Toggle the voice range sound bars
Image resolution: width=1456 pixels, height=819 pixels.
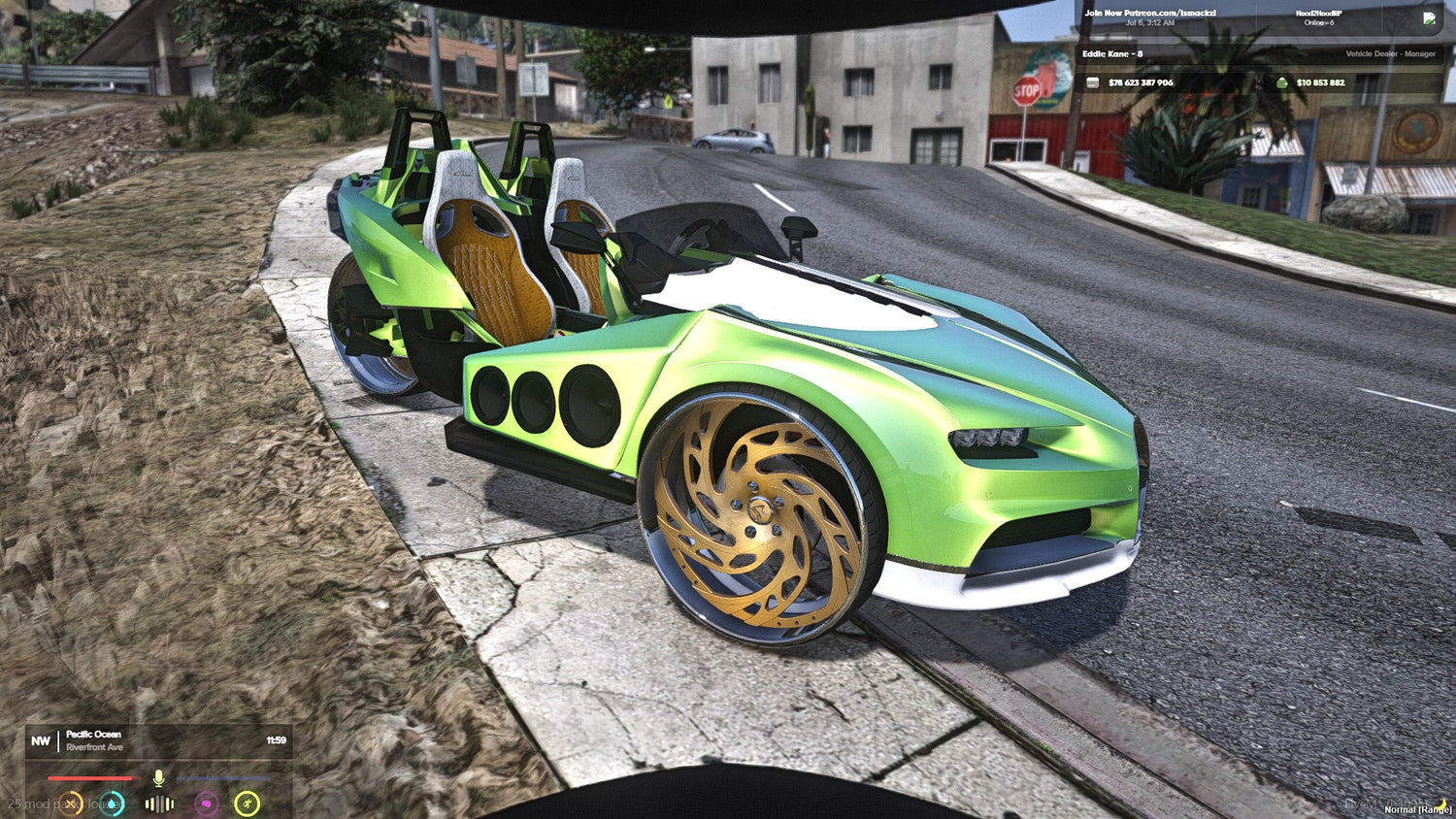[159, 803]
